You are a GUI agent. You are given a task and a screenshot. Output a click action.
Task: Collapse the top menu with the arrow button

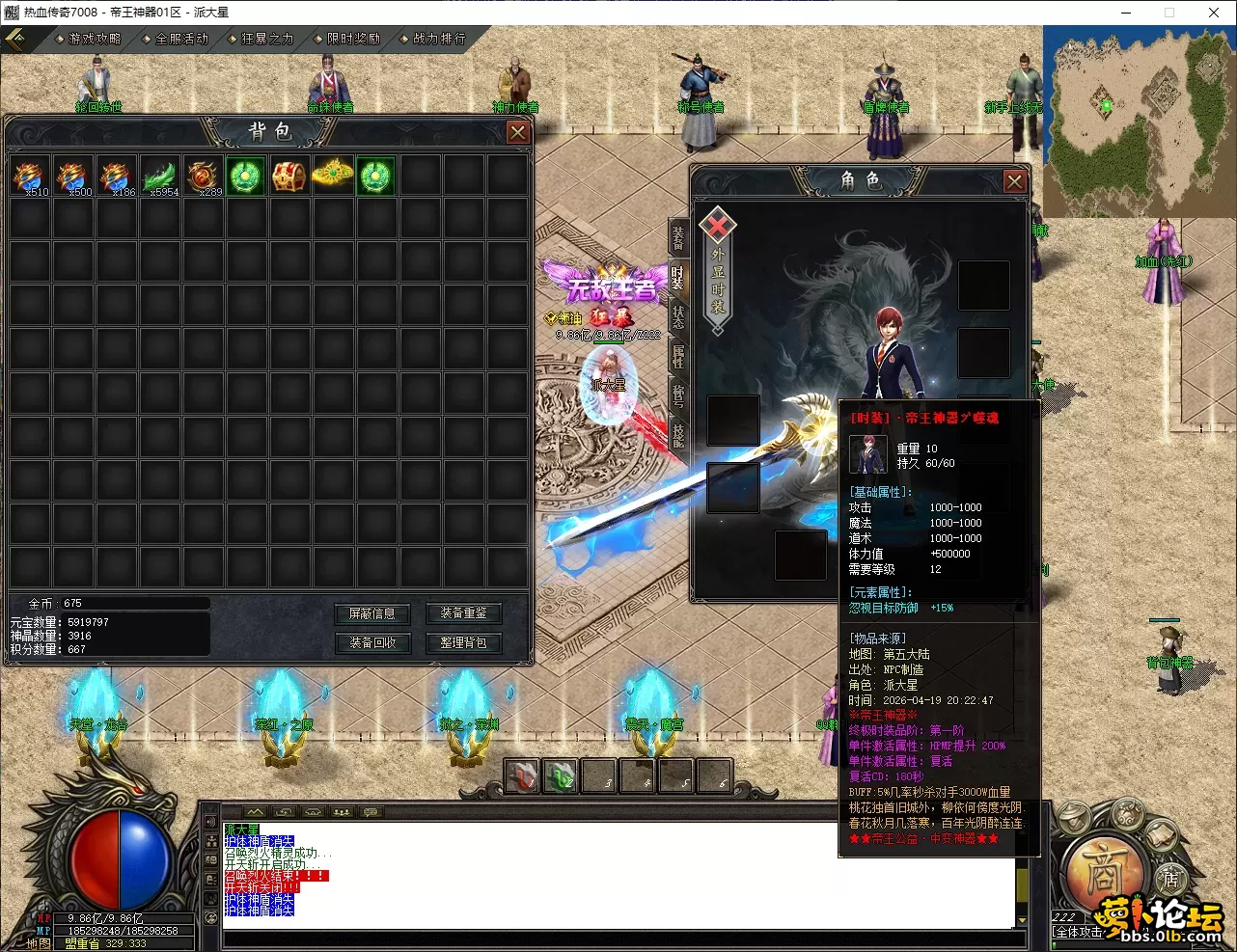[x=16, y=39]
